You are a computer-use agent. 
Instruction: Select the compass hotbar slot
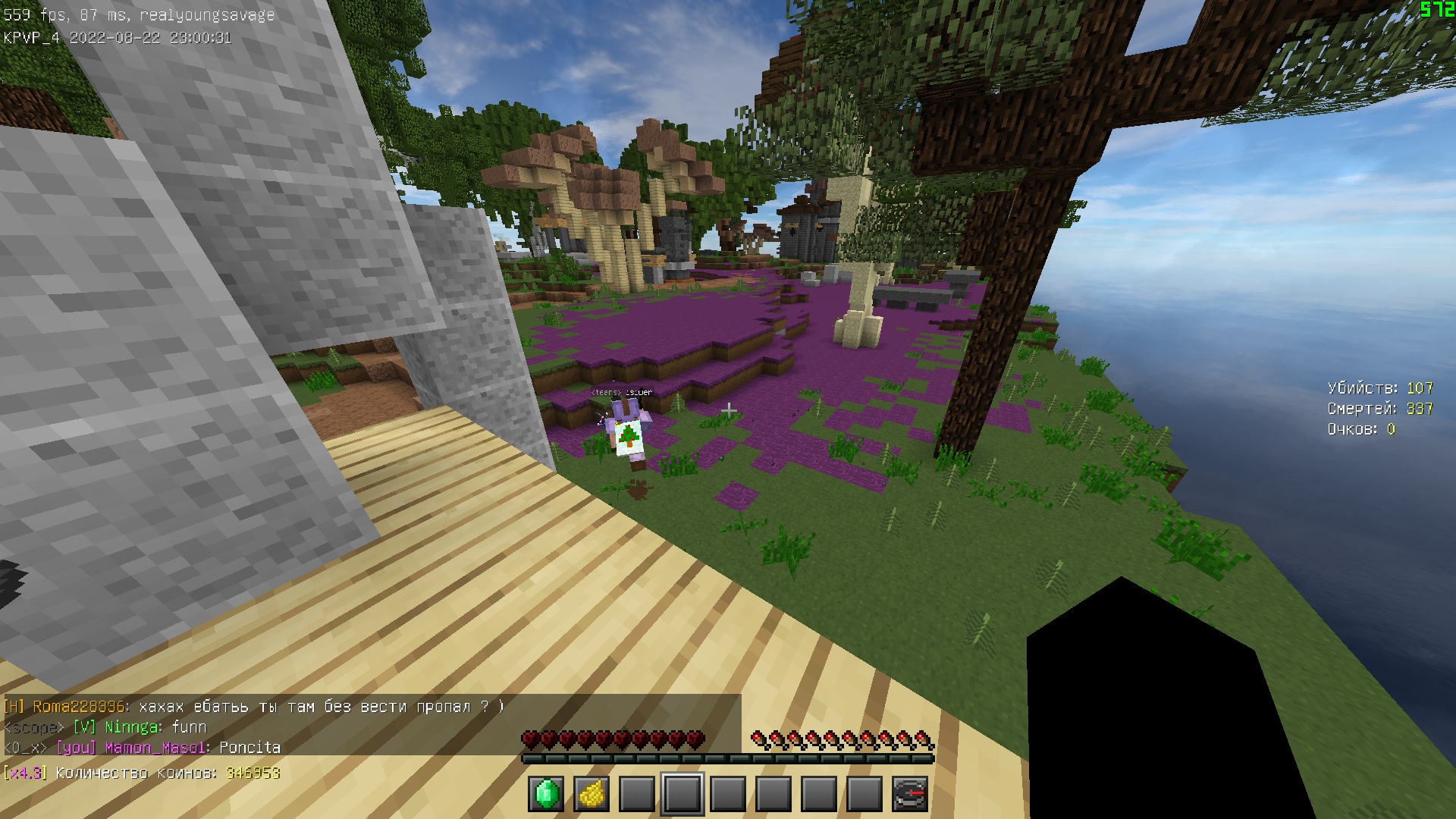point(910,794)
